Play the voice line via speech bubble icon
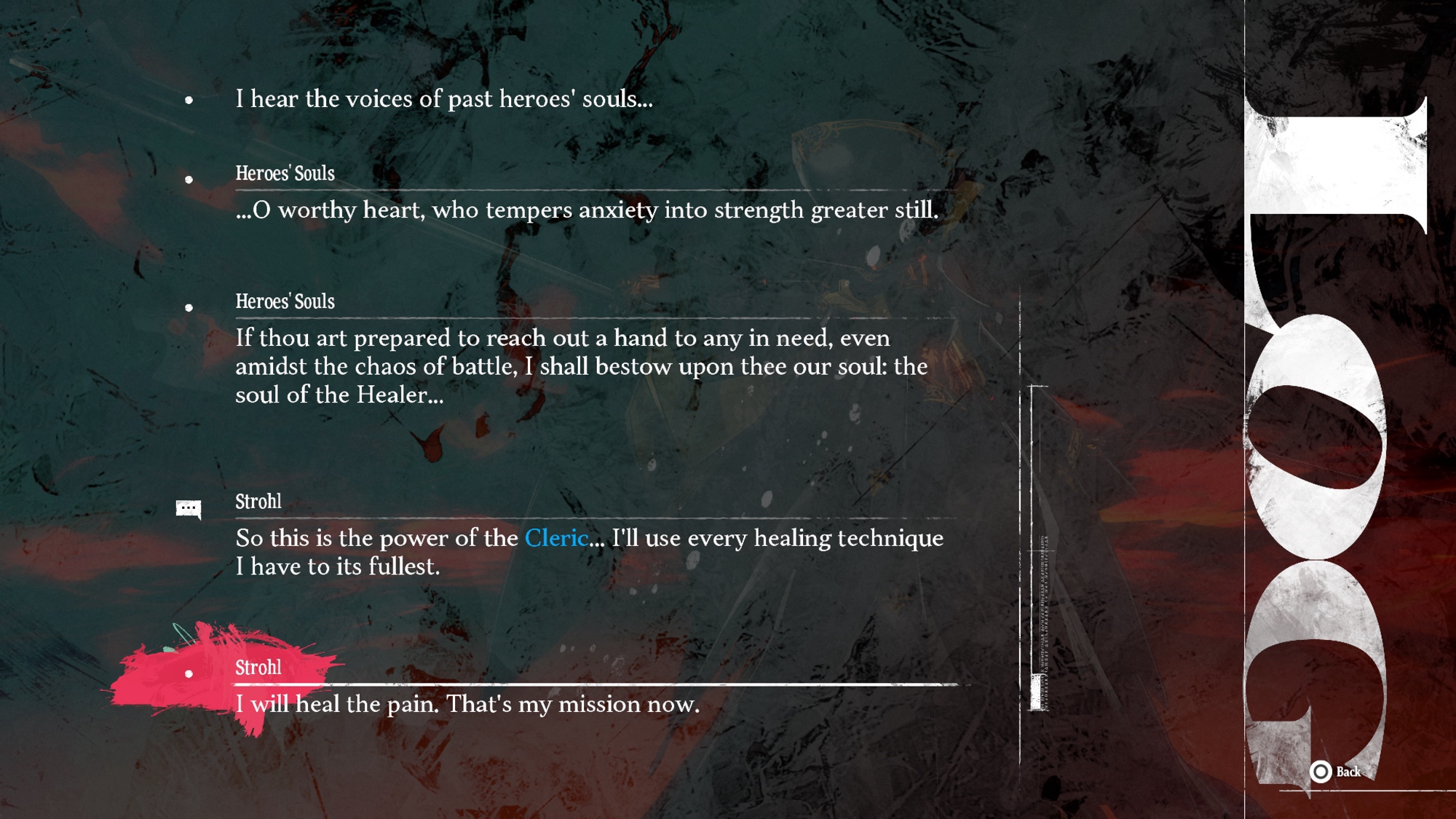 pos(189,508)
